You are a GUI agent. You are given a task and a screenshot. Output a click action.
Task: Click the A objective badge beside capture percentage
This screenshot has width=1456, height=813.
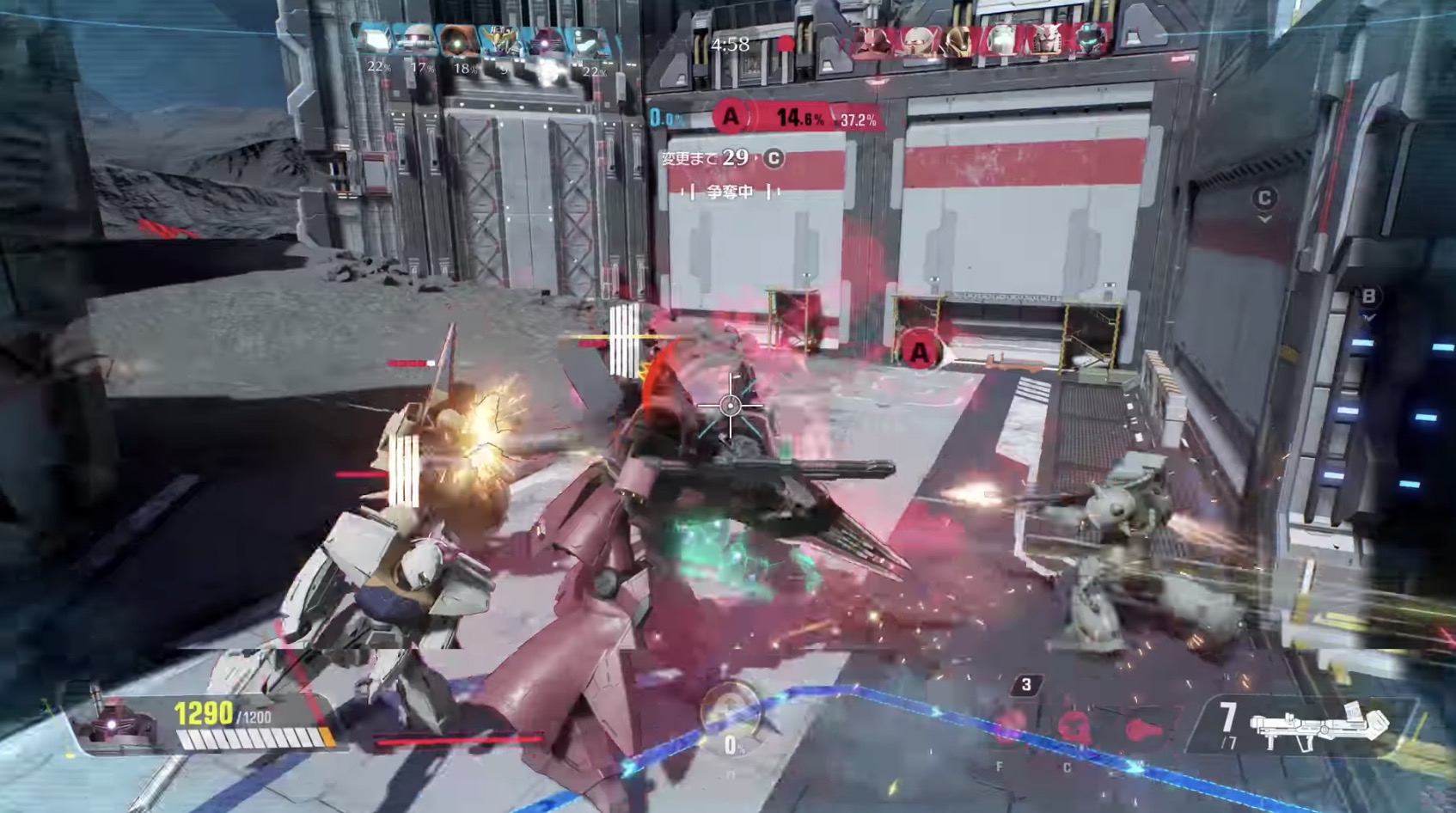tap(731, 116)
